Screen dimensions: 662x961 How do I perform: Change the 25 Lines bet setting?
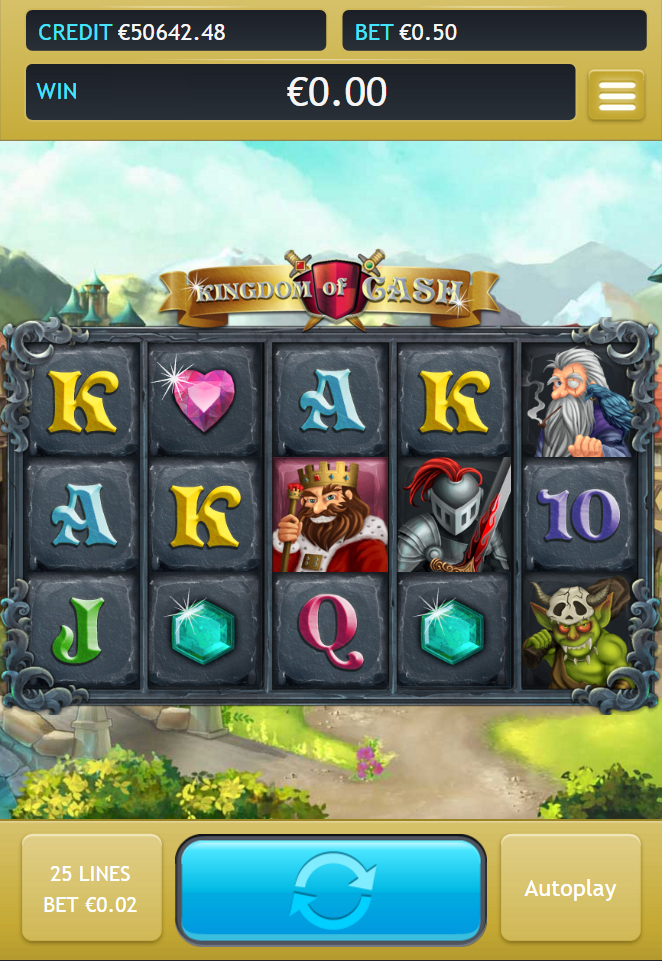[x=91, y=888]
